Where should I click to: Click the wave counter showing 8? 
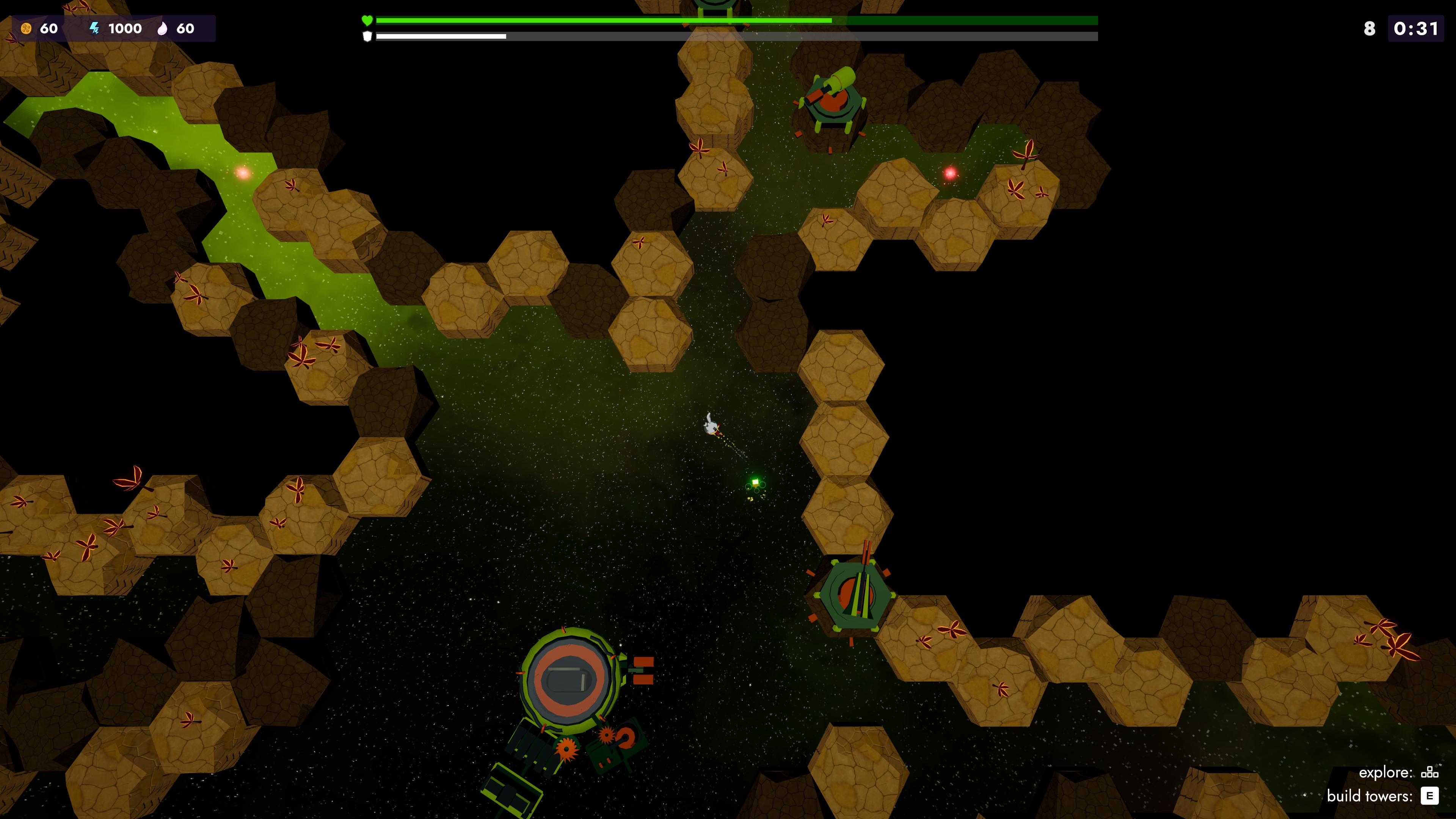(1370, 28)
